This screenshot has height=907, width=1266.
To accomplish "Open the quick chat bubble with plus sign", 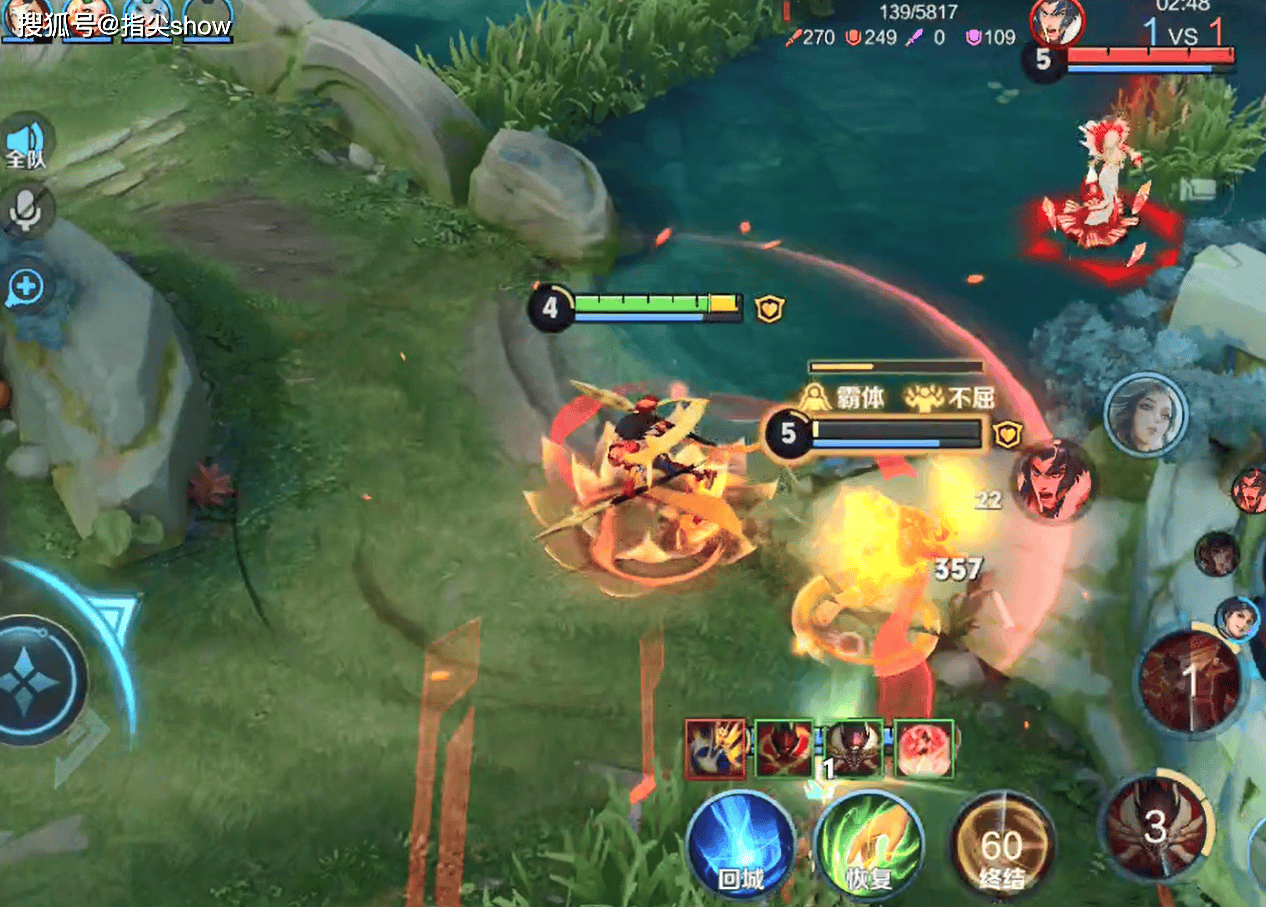I will (x=27, y=289).
